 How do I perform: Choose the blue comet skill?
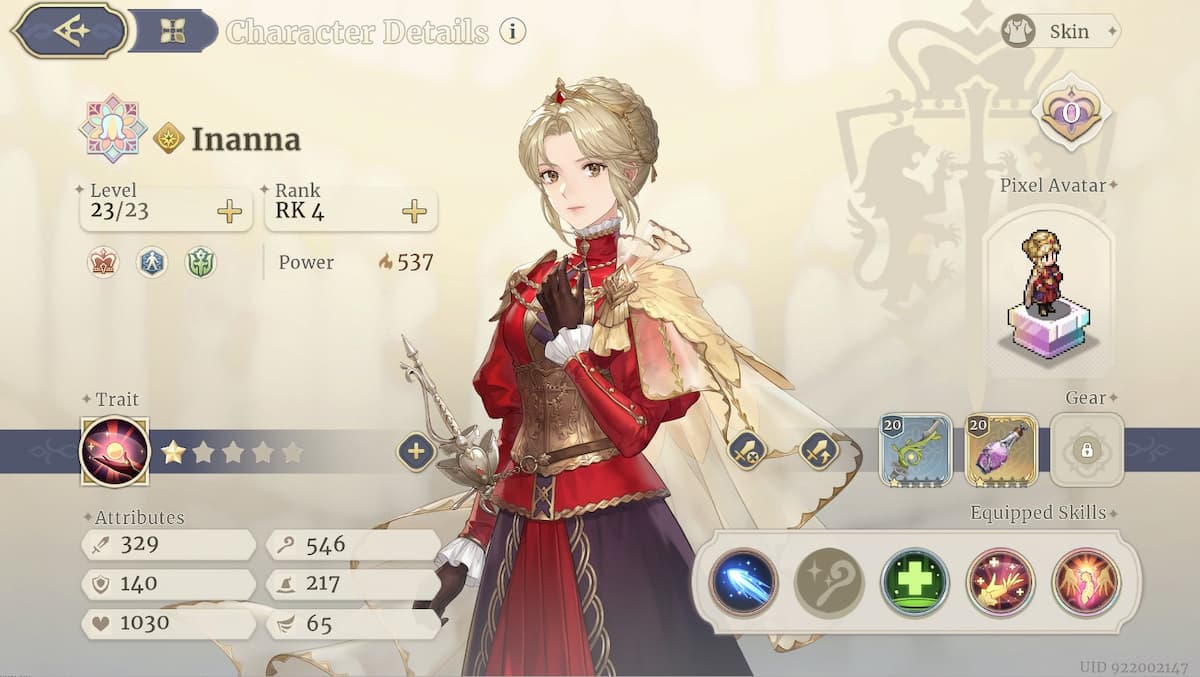point(744,582)
